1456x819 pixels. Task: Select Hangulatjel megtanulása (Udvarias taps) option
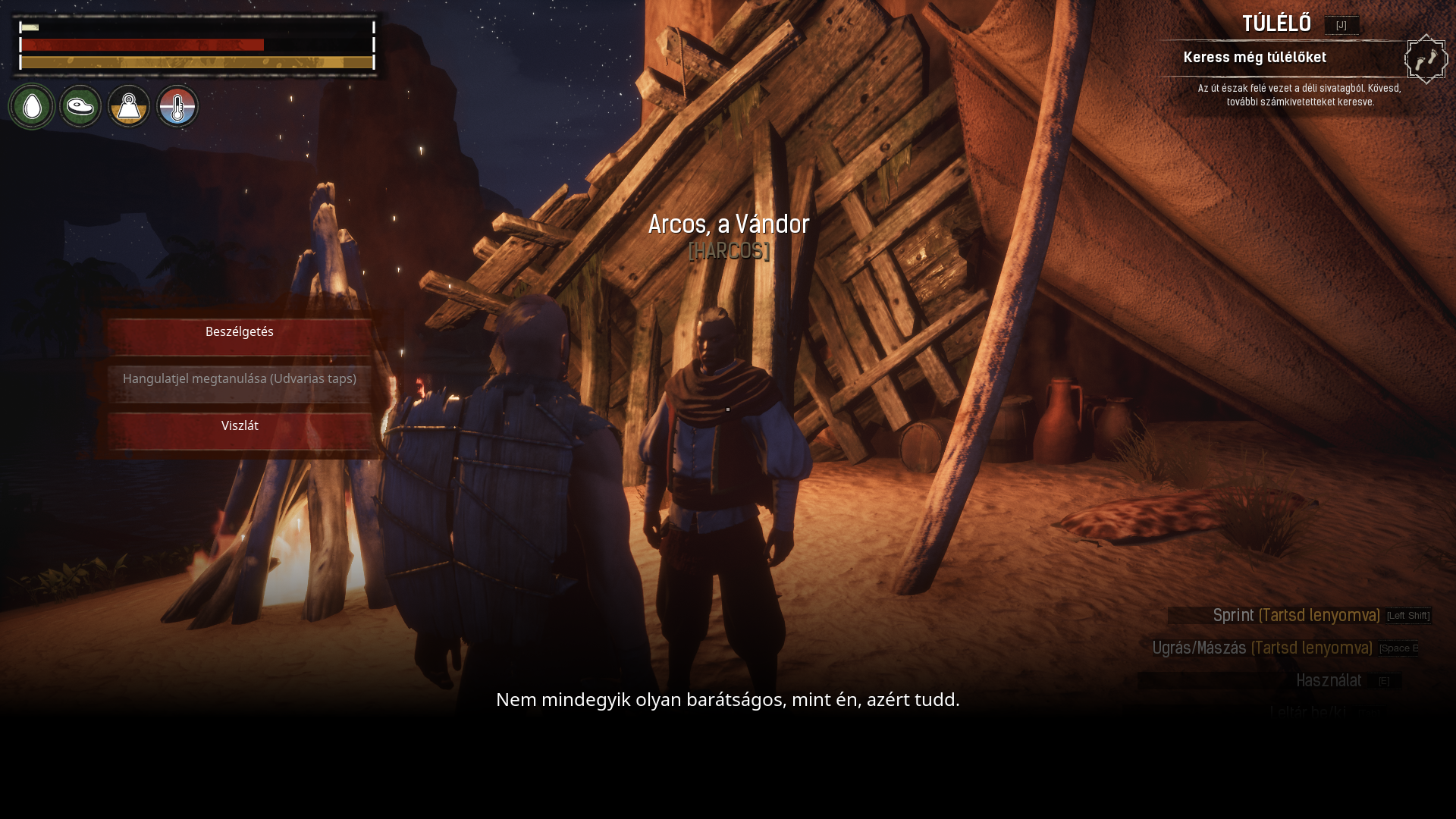click(240, 381)
